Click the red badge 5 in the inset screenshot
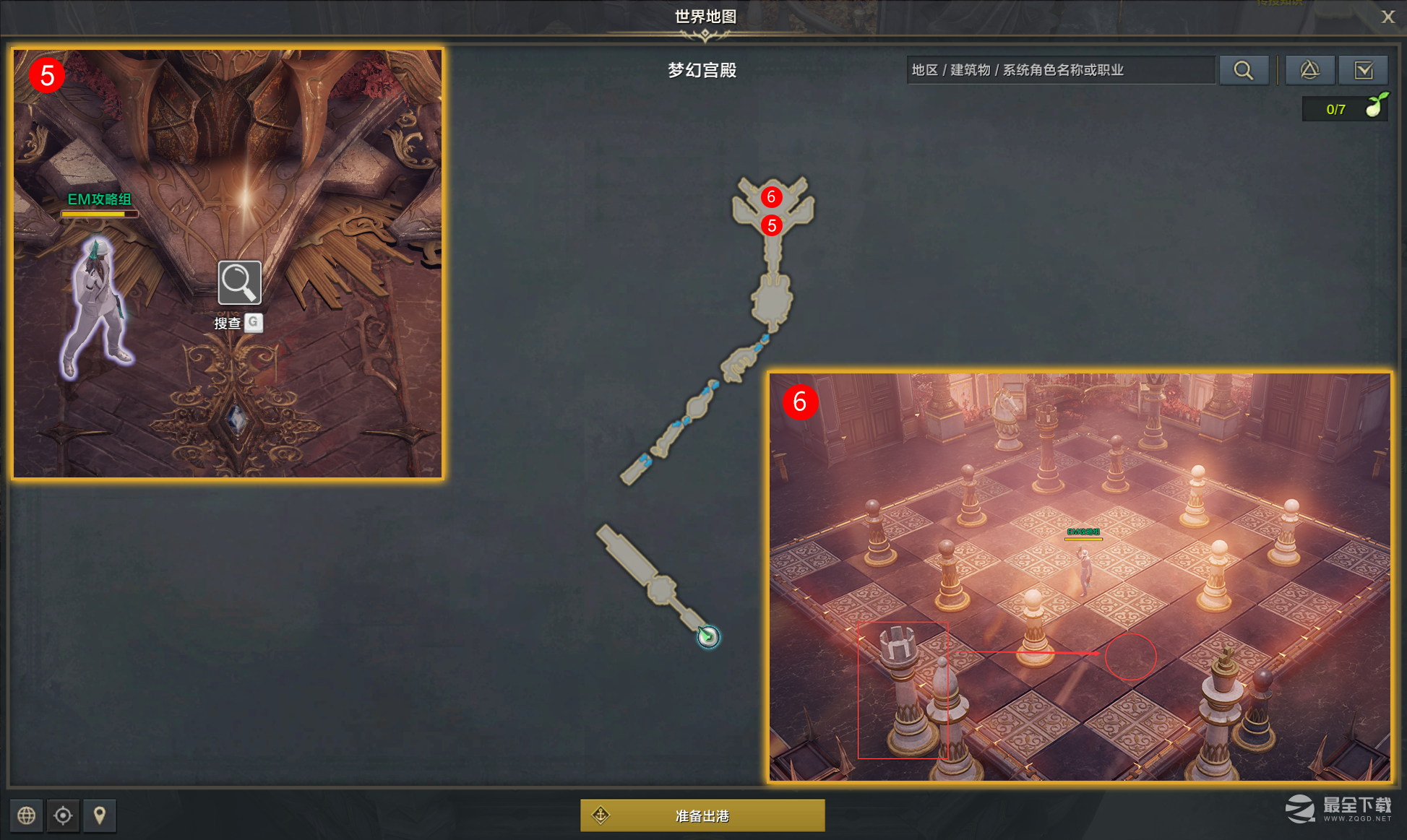Screen dimensions: 1407x840 (x=47, y=75)
